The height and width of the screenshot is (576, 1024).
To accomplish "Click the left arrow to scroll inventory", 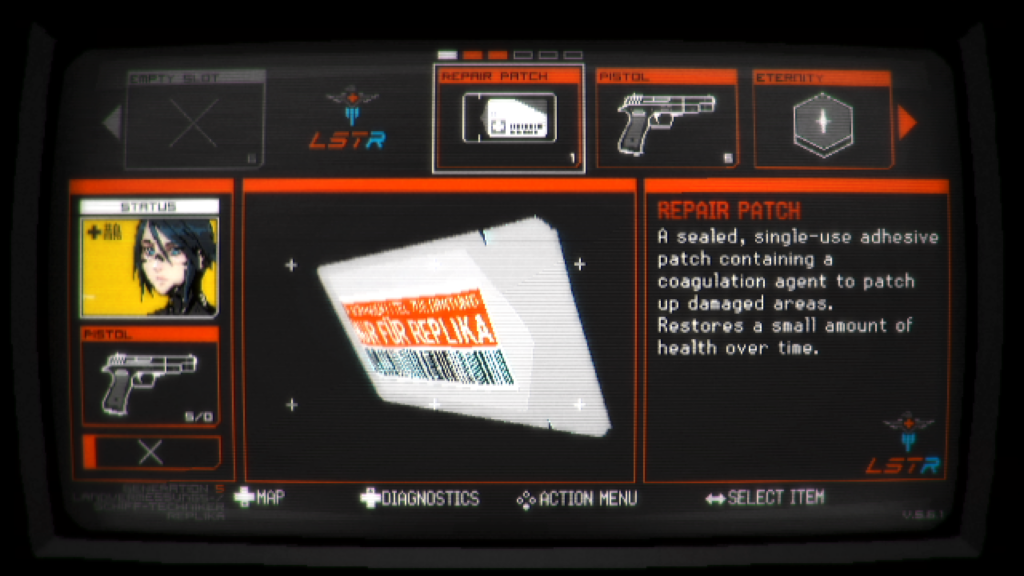I will click(112, 122).
